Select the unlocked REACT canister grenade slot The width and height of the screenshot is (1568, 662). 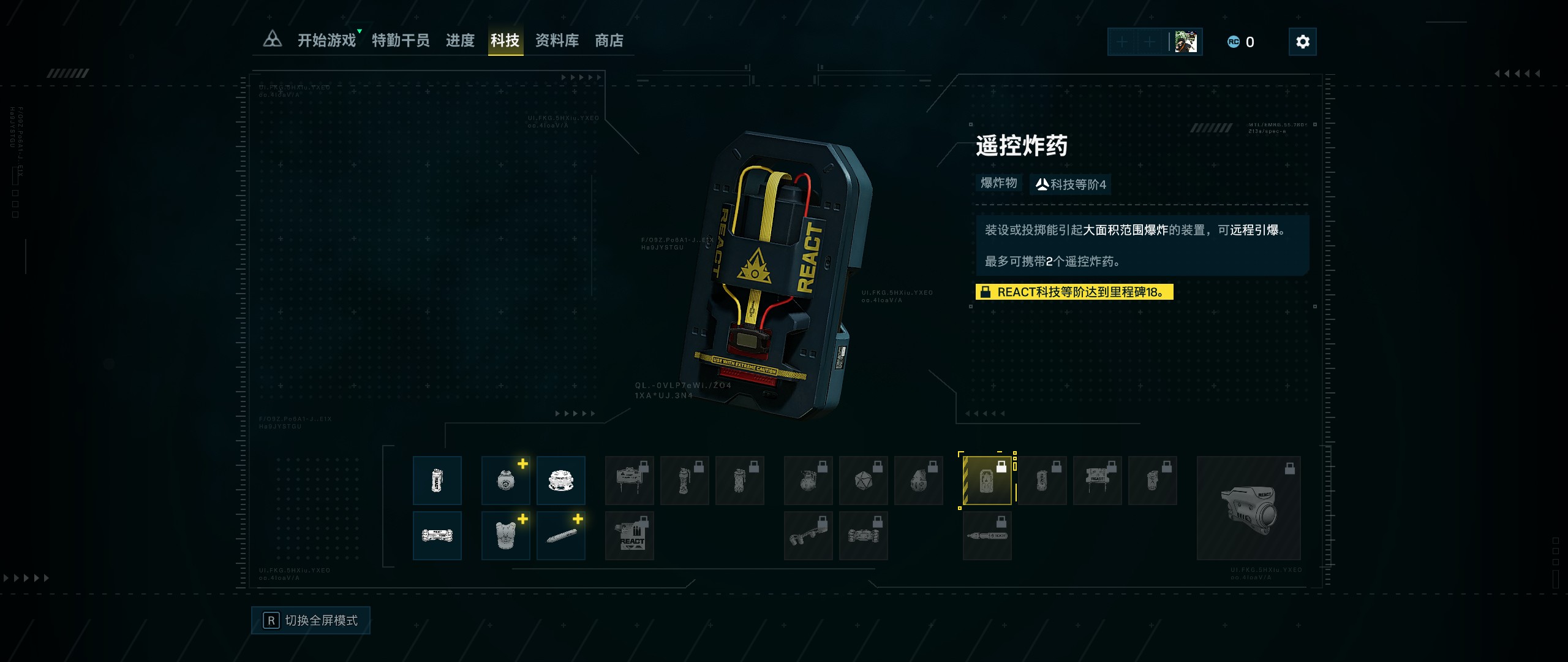pyautogui.click(x=437, y=481)
